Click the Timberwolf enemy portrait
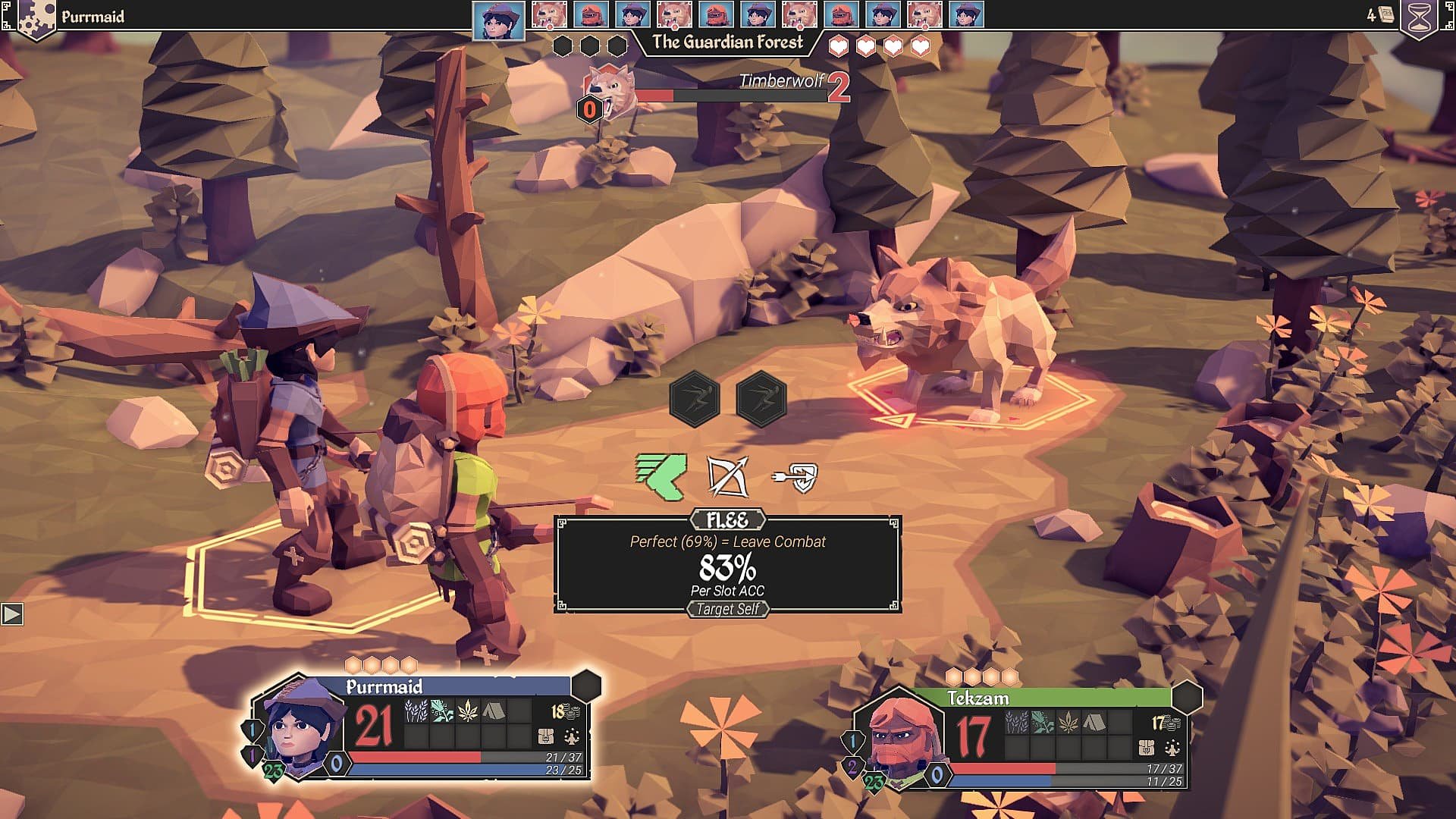Image resolution: width=1456 pixels, height=819 pixels. point(611,93)
